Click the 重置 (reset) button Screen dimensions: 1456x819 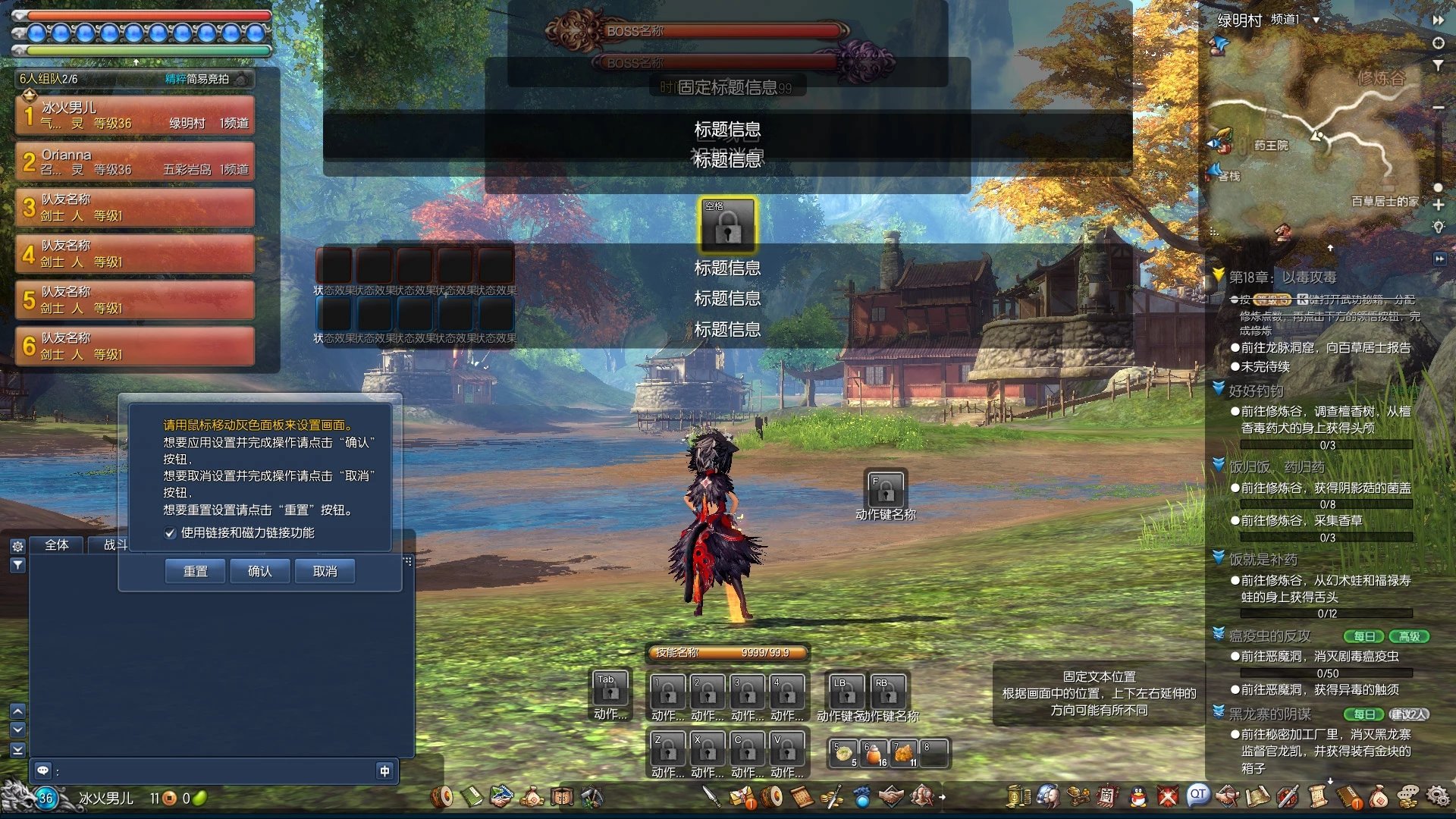click(x=195, y=571)
